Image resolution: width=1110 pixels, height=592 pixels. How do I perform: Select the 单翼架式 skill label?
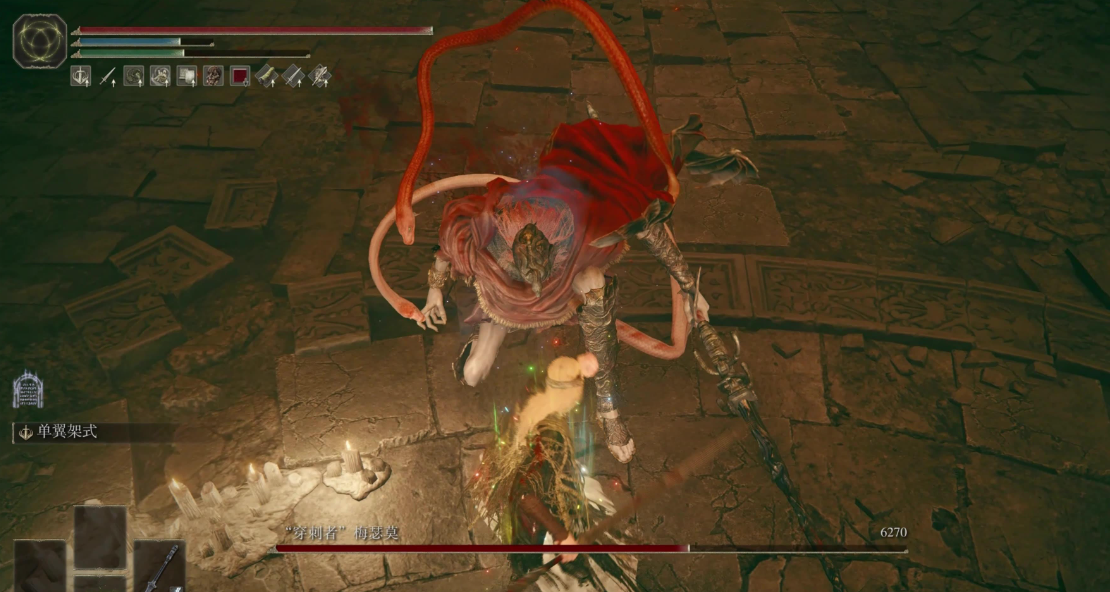coord(62,433)
